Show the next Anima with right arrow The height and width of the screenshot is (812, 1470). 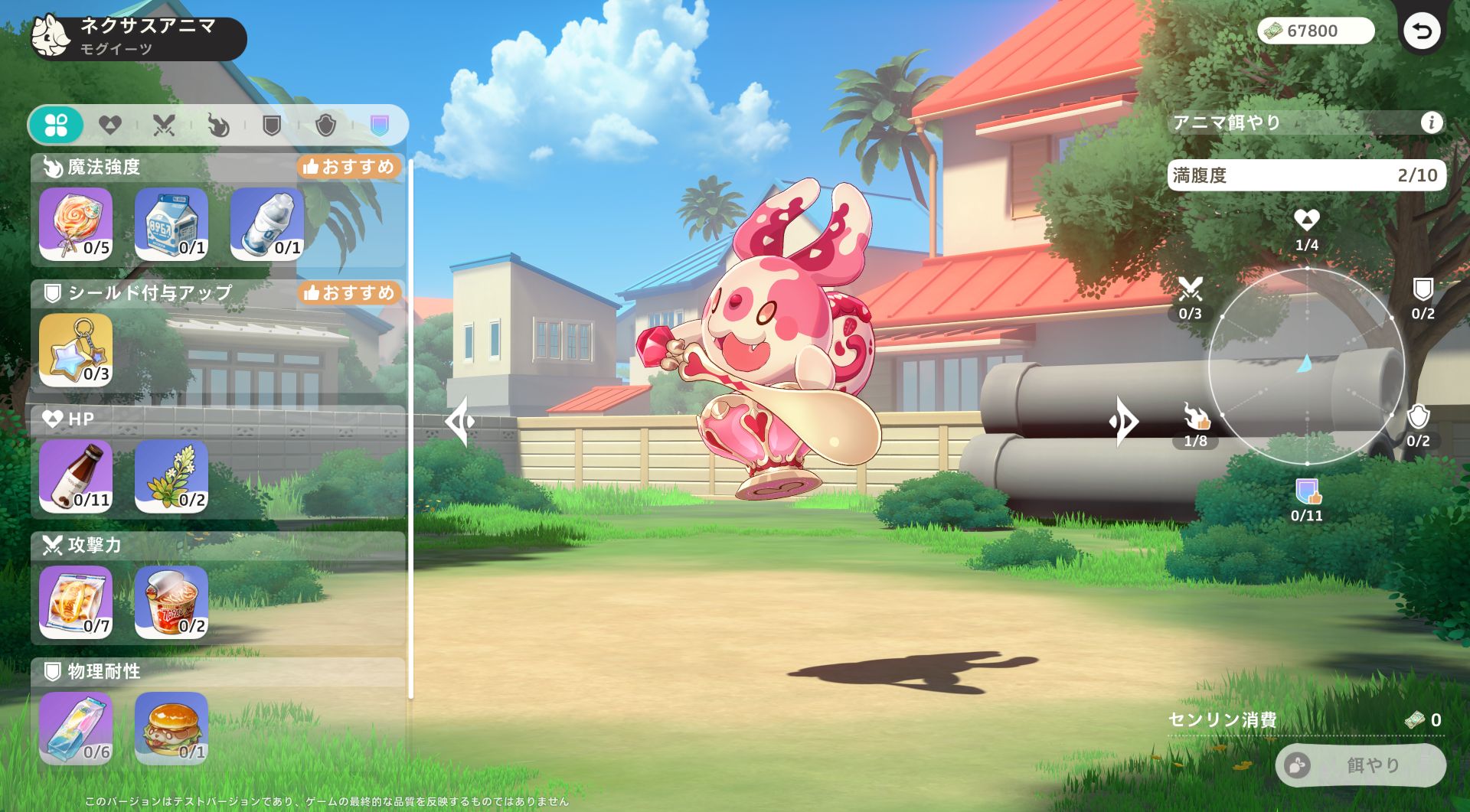1123,421
